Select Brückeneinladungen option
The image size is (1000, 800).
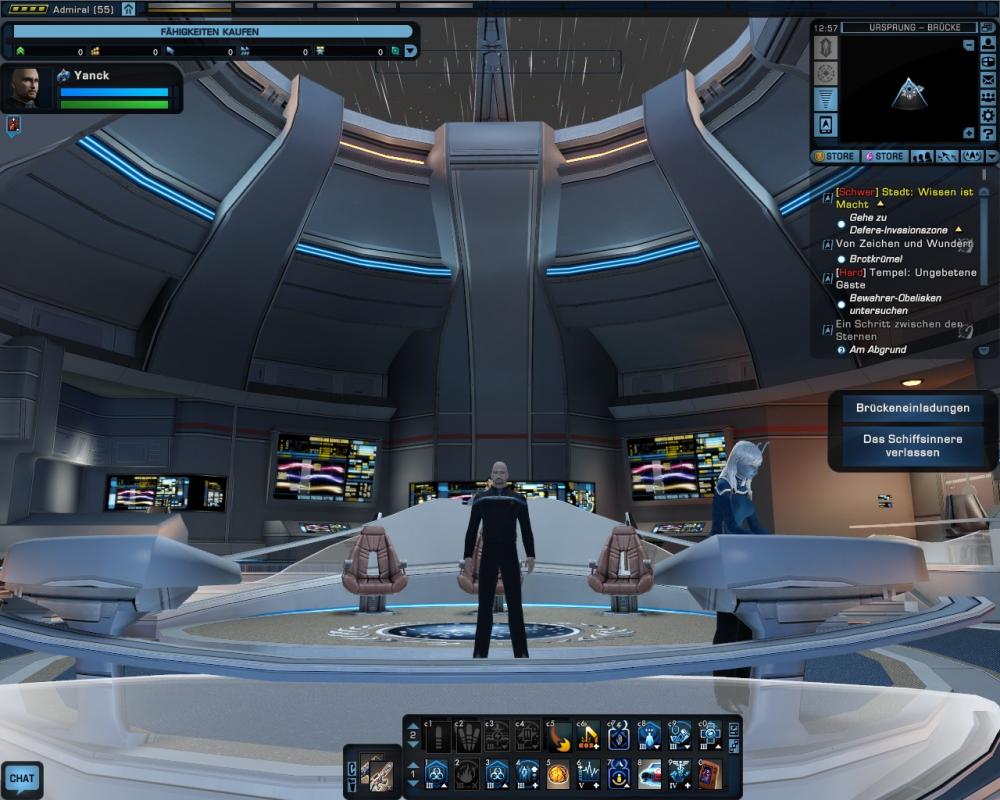(899, 408)
